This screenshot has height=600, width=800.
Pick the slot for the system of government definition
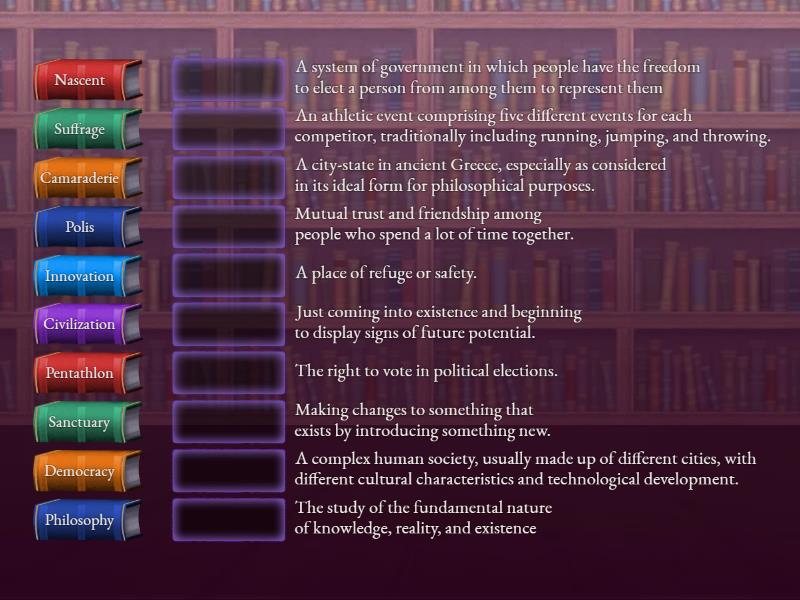click(229, 80)
